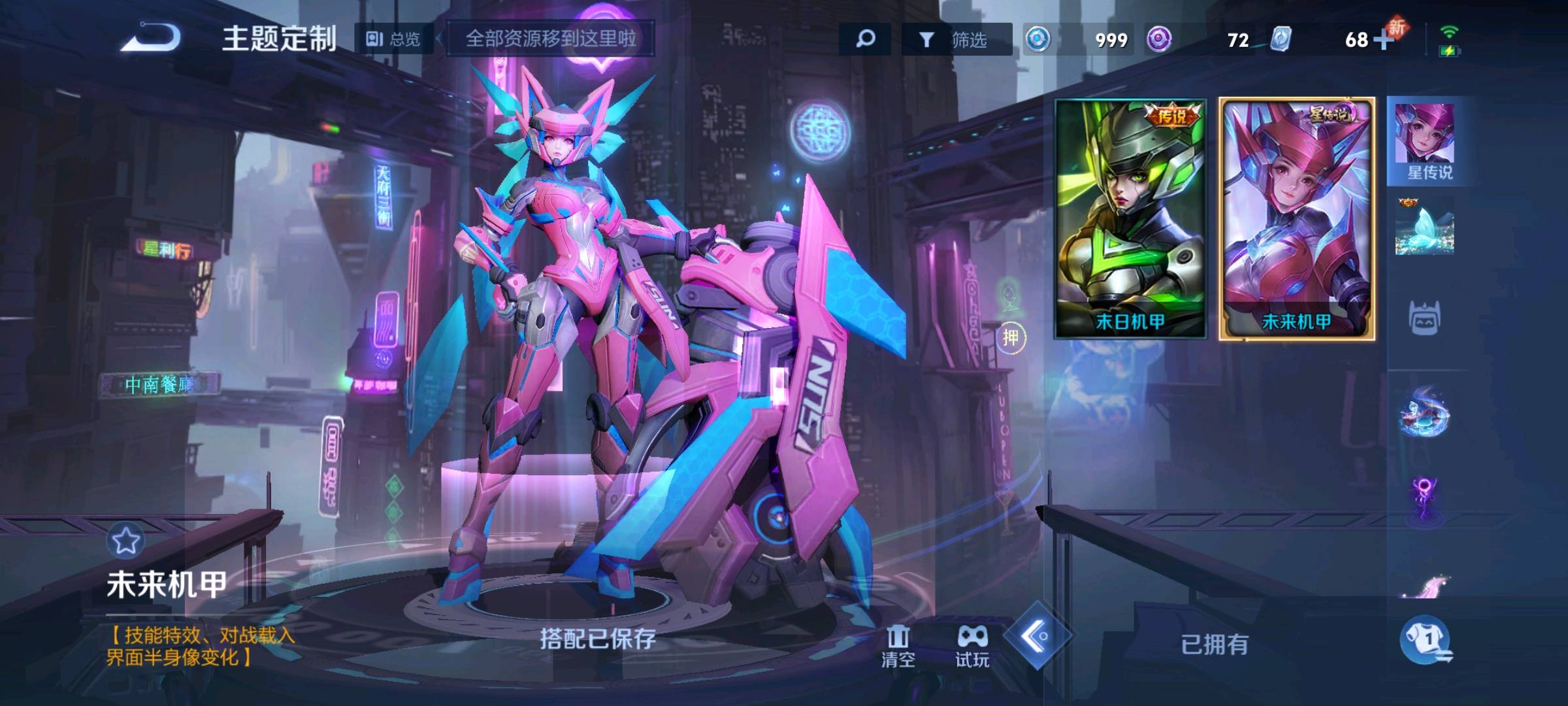Open the 总览 overview
The image size is (1568, 706).
[x=393, y=39]
